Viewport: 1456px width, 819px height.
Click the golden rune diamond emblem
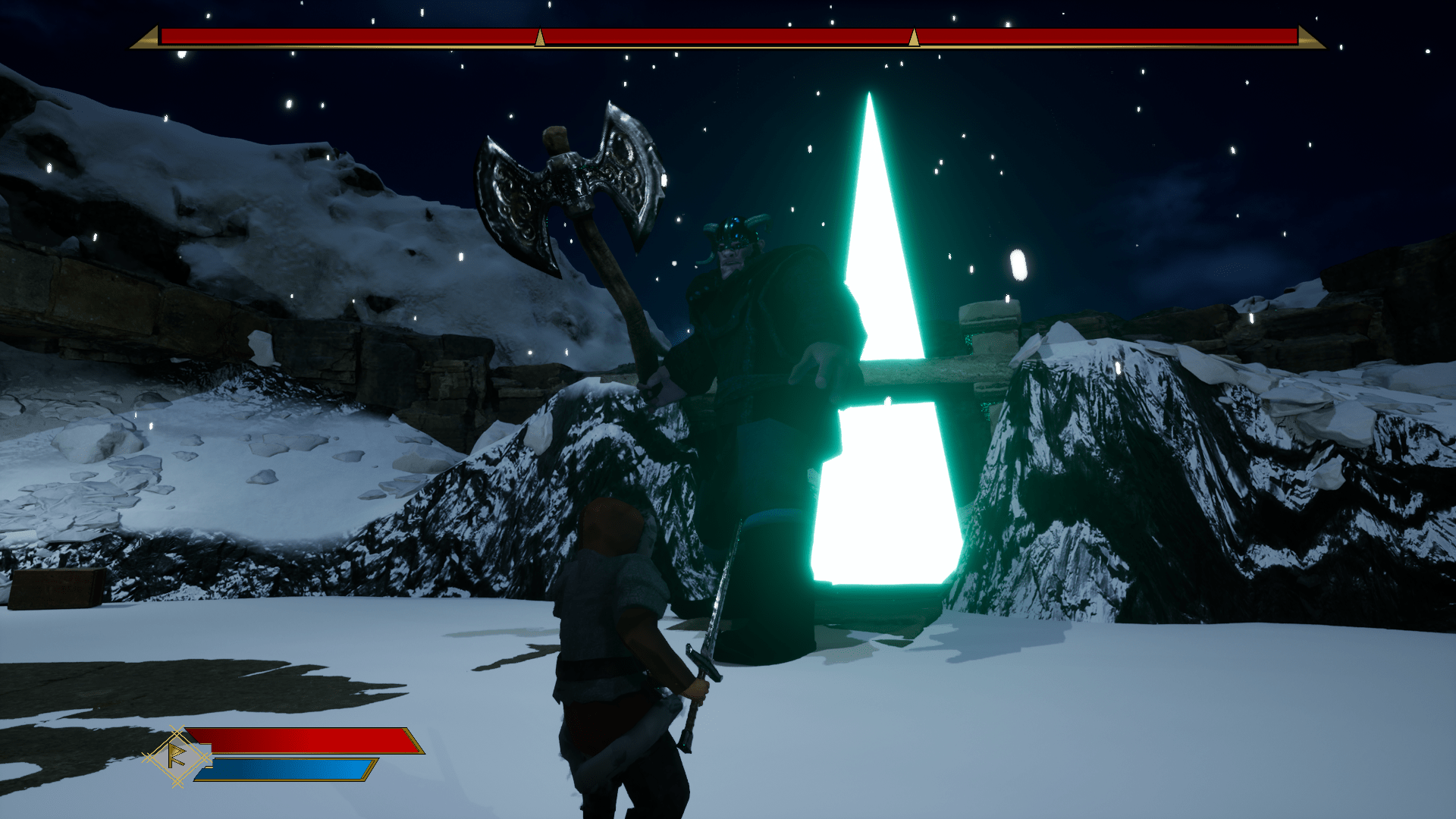(x=177, y=756)
